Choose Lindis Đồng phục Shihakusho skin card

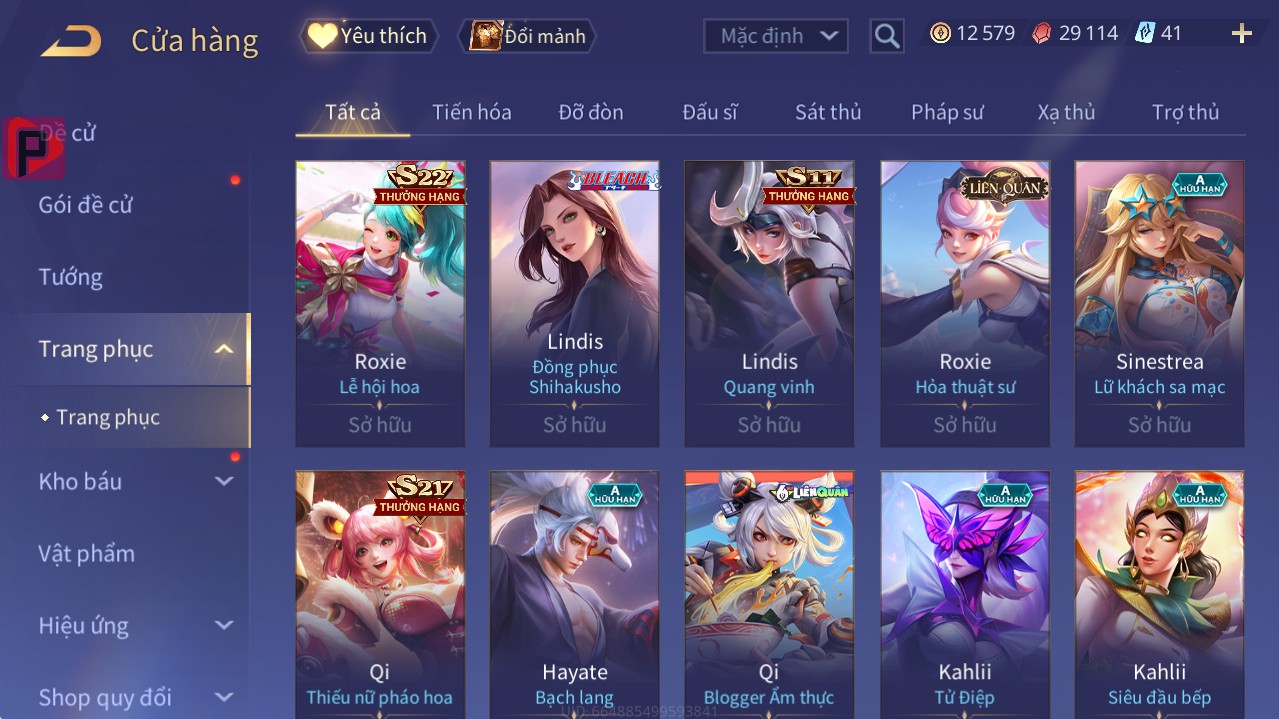click(x=575, y=303)
